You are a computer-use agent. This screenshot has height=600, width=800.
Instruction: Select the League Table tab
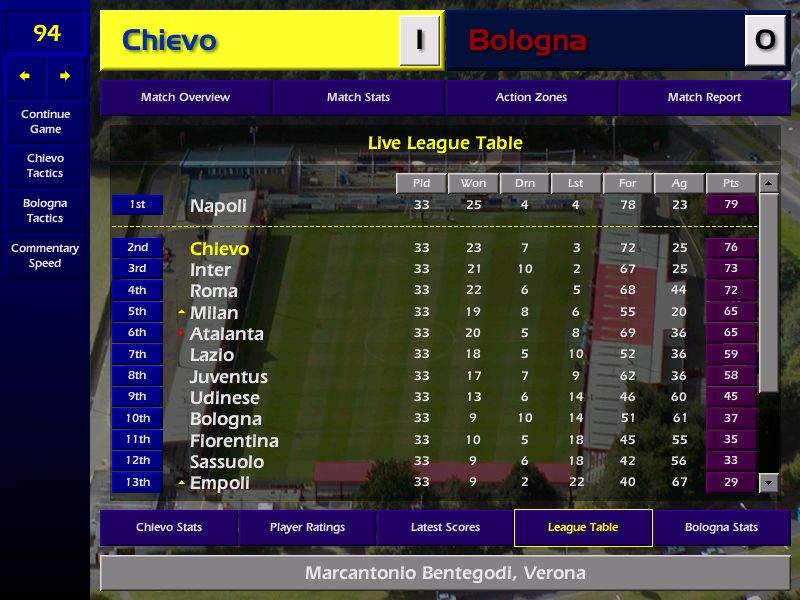[x=583, y=527]
